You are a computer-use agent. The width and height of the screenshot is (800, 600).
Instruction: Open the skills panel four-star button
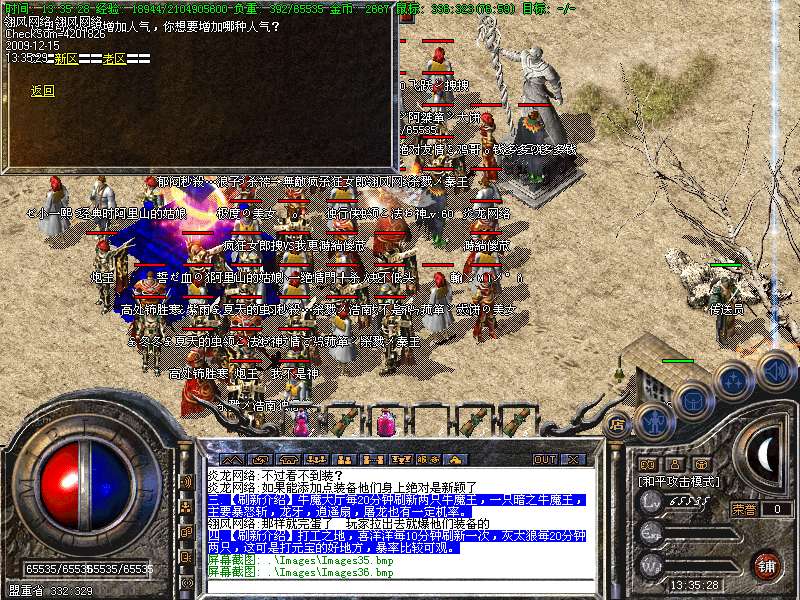pos(733,381)
